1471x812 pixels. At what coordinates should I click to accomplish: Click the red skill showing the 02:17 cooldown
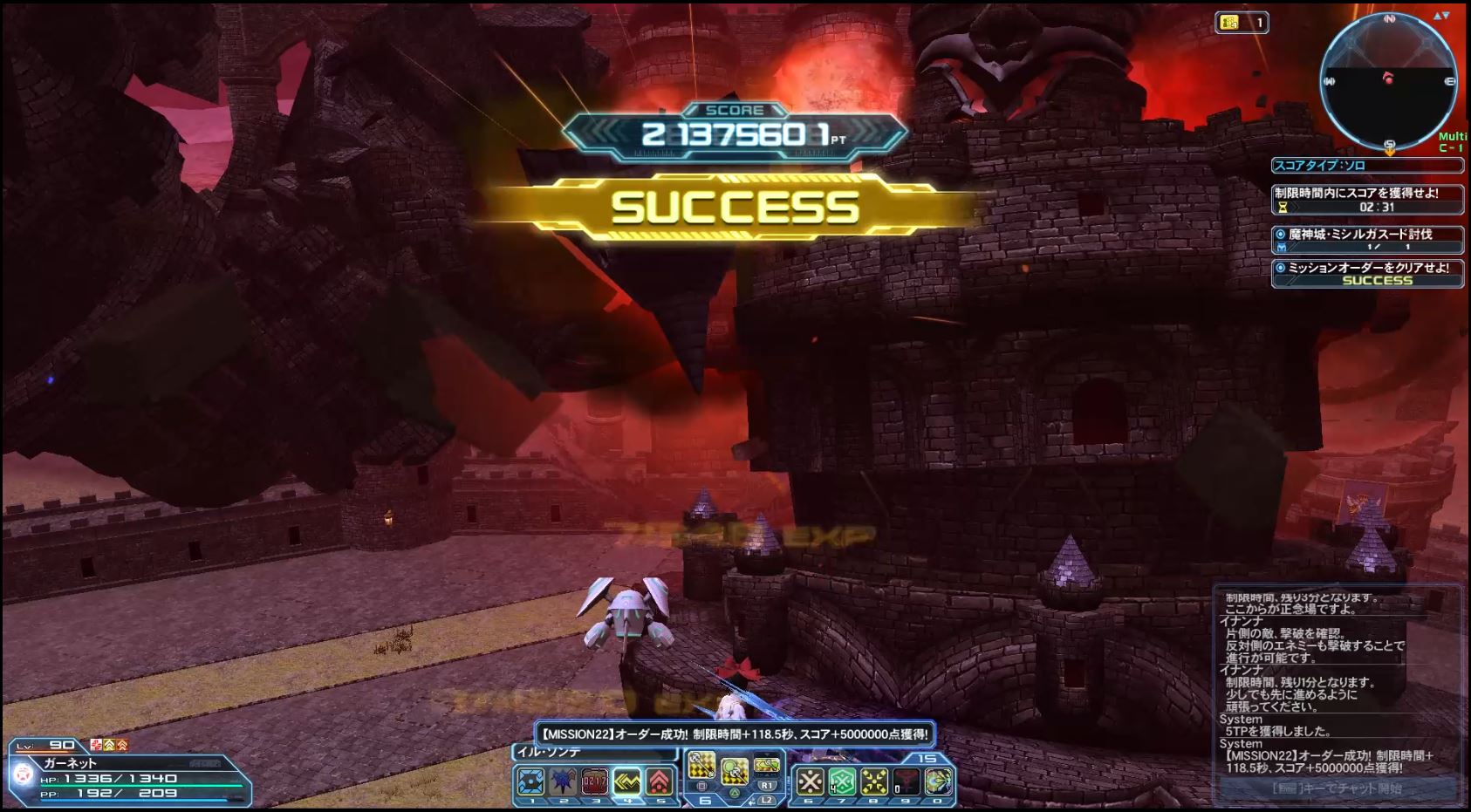(x=595, y=781)
